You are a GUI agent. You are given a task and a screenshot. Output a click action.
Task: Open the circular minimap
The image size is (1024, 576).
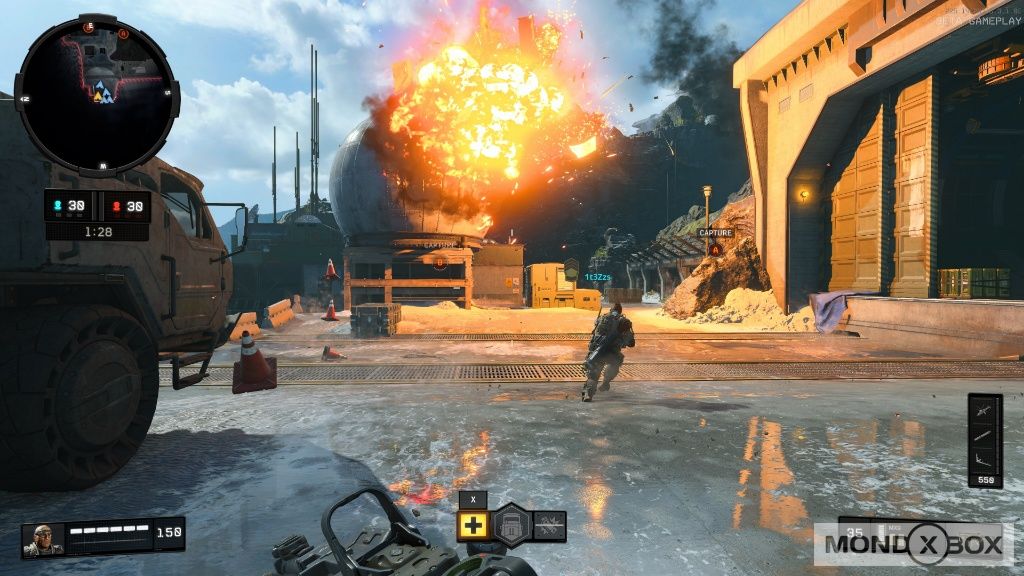[97, 93]
